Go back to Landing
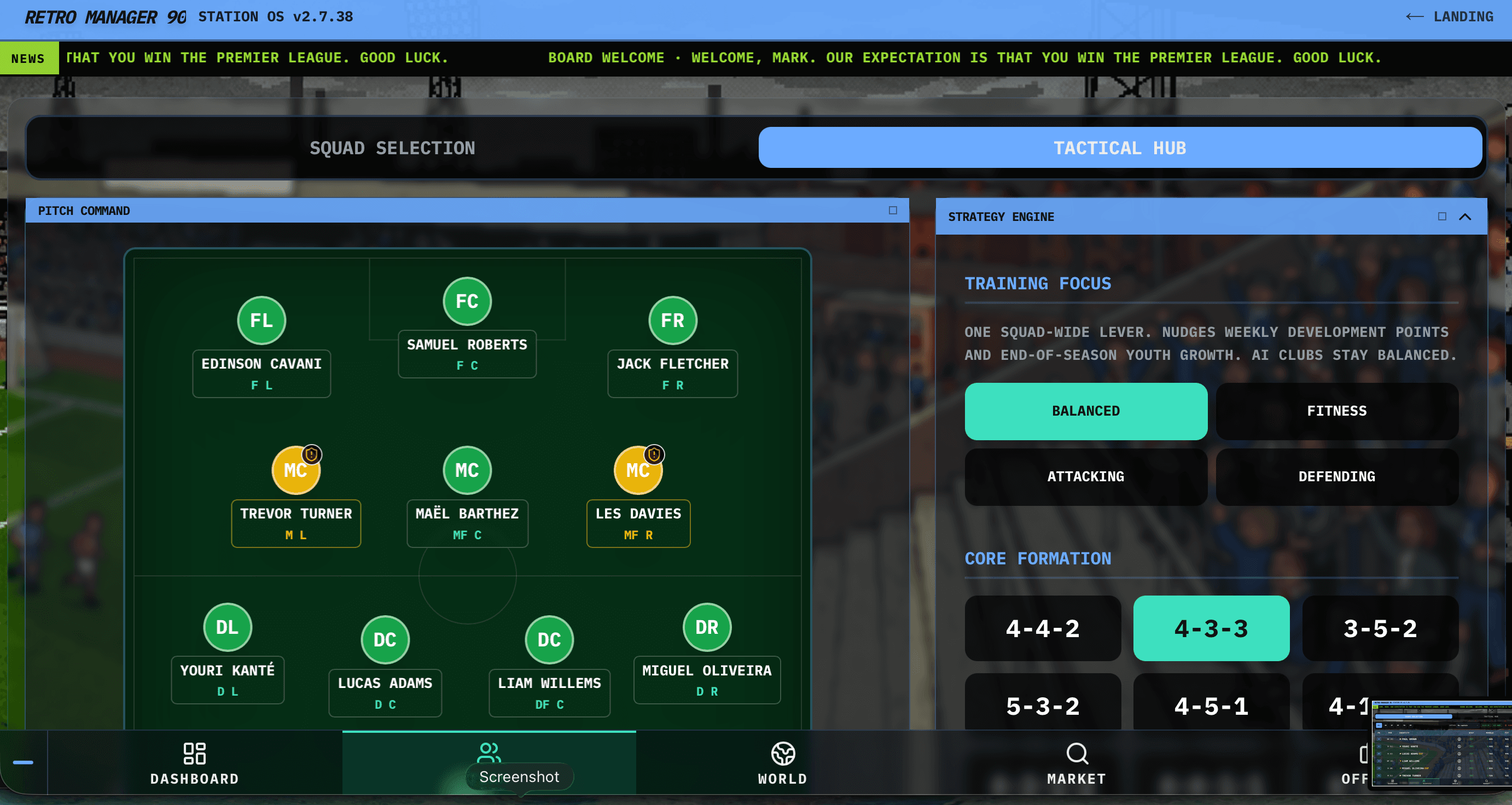This screenshot has width=1512, height=805. click(x=1449, y=16)
